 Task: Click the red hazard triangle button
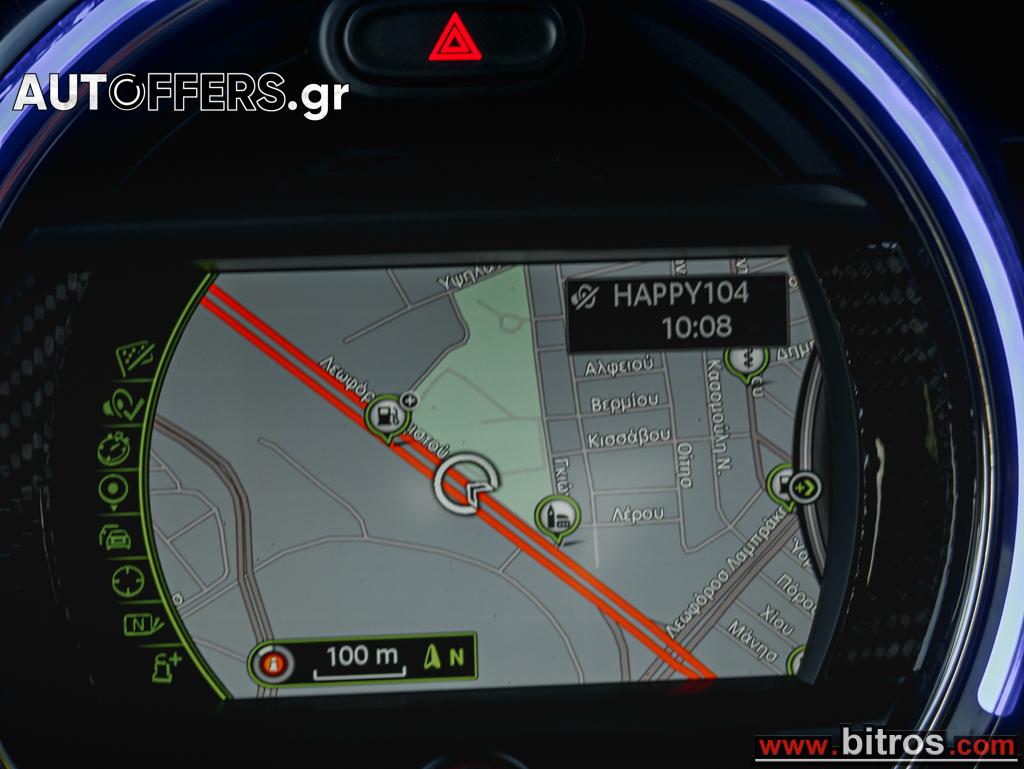coord(455,39)
